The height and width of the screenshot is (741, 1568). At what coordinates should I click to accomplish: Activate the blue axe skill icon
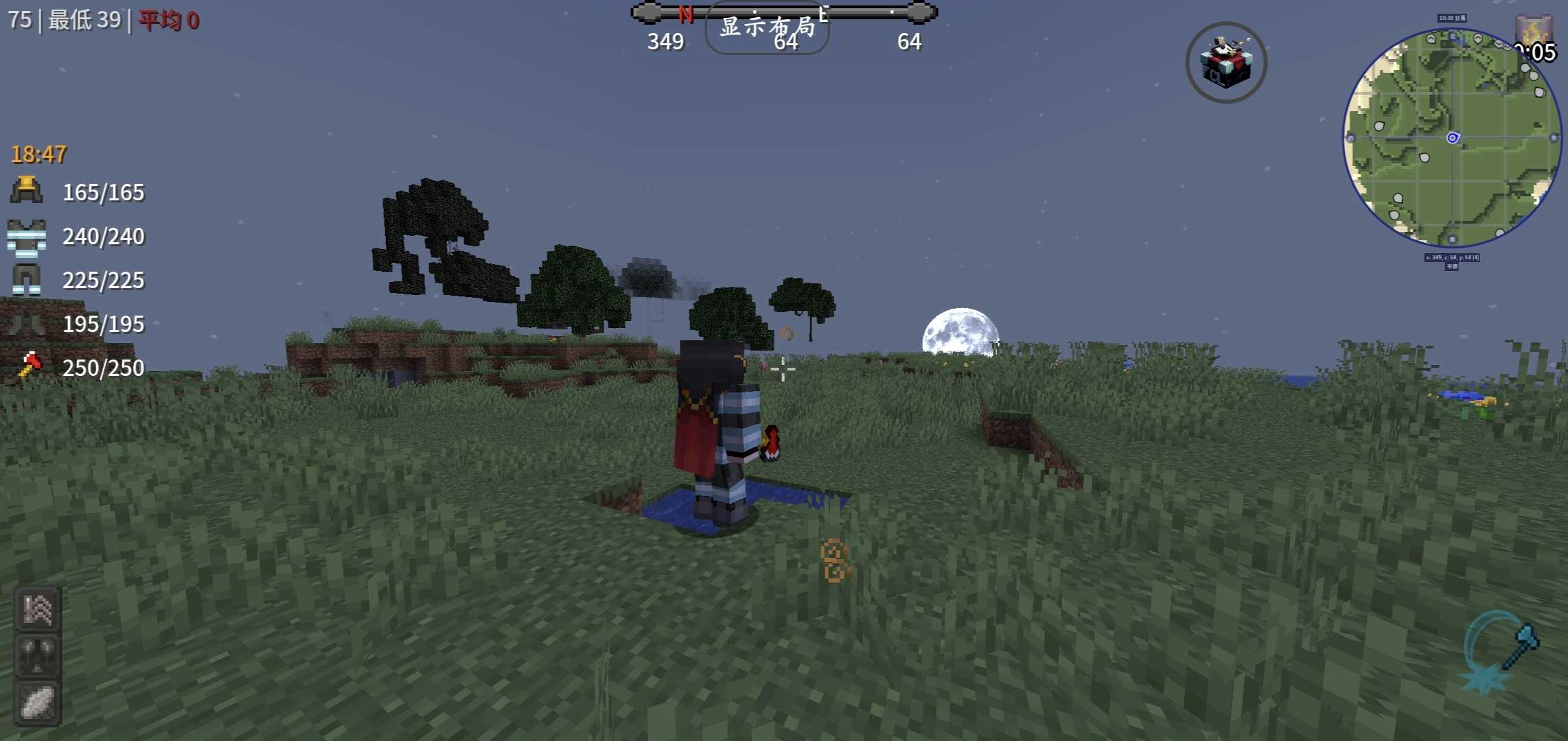tap(1502, 650)
